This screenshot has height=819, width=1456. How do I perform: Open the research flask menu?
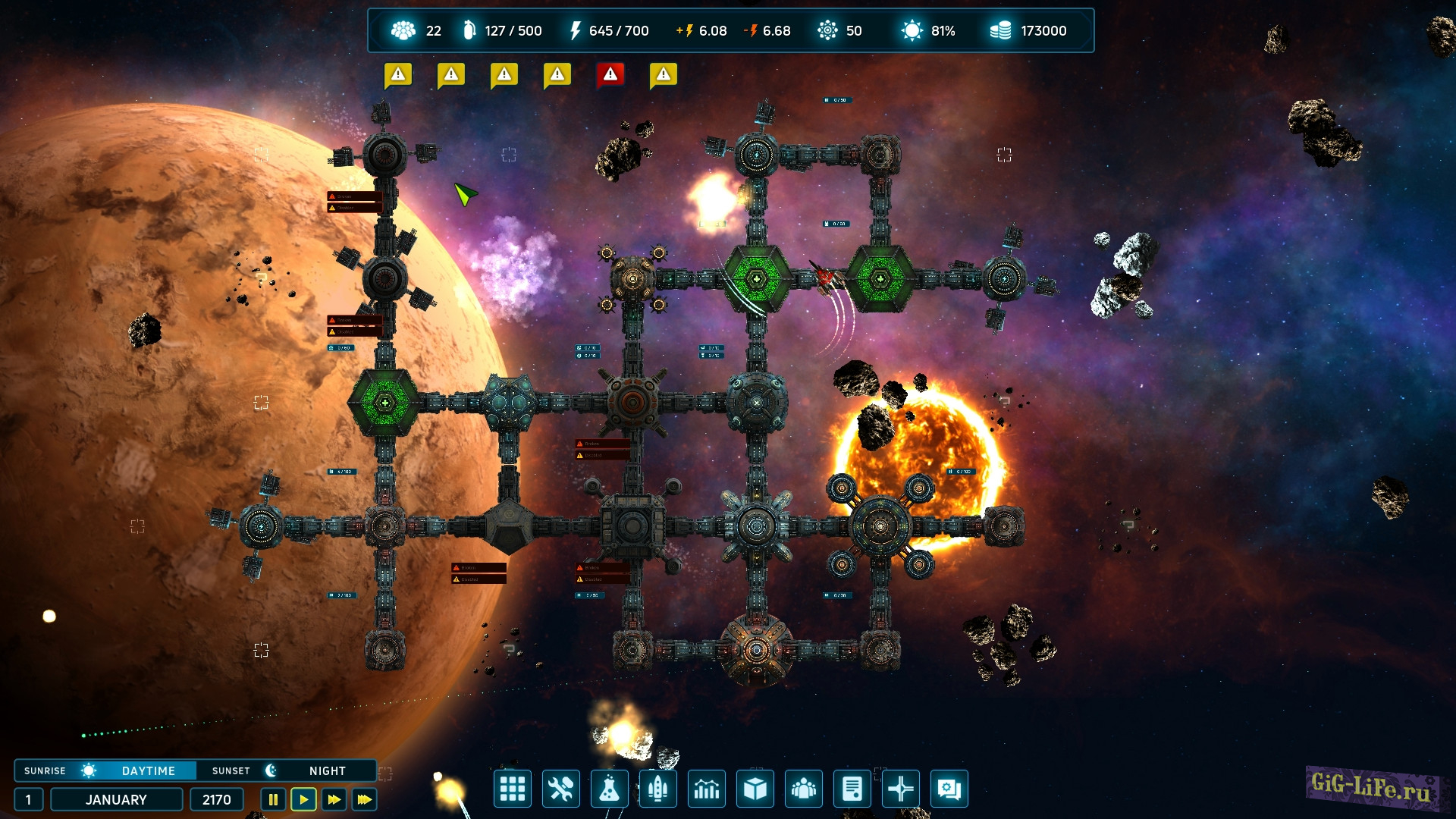(610, 789)
